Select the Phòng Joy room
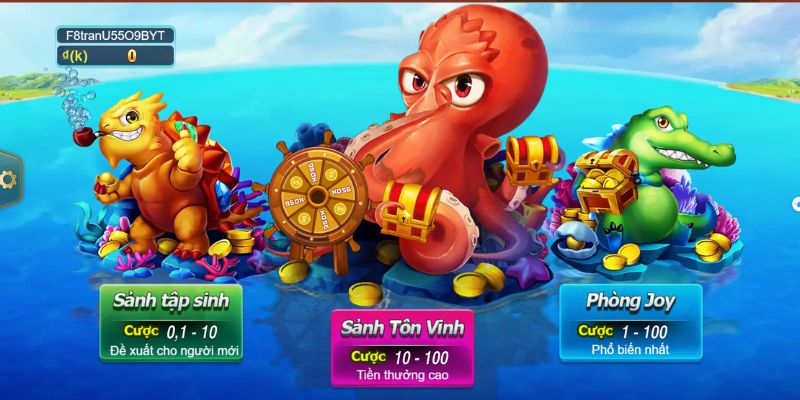 630,323
